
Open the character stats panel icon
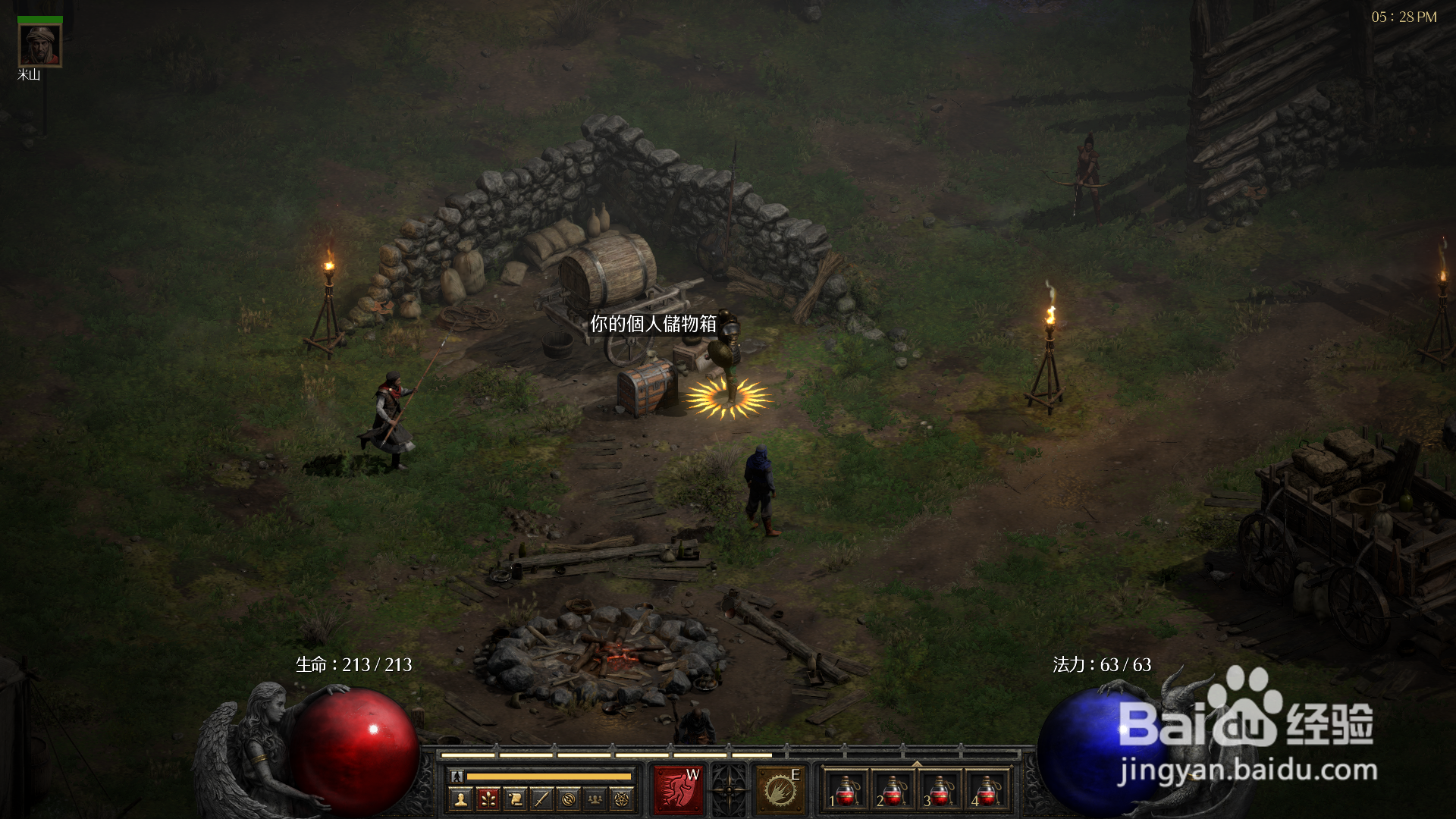click(460, 799)
